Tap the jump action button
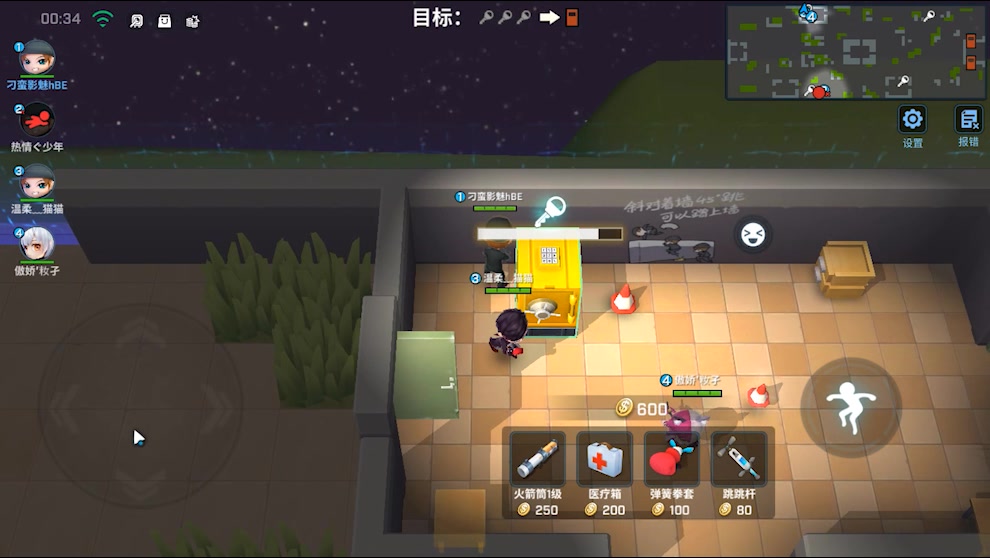This screenshot has height=558, width=990. pos(850,407)
